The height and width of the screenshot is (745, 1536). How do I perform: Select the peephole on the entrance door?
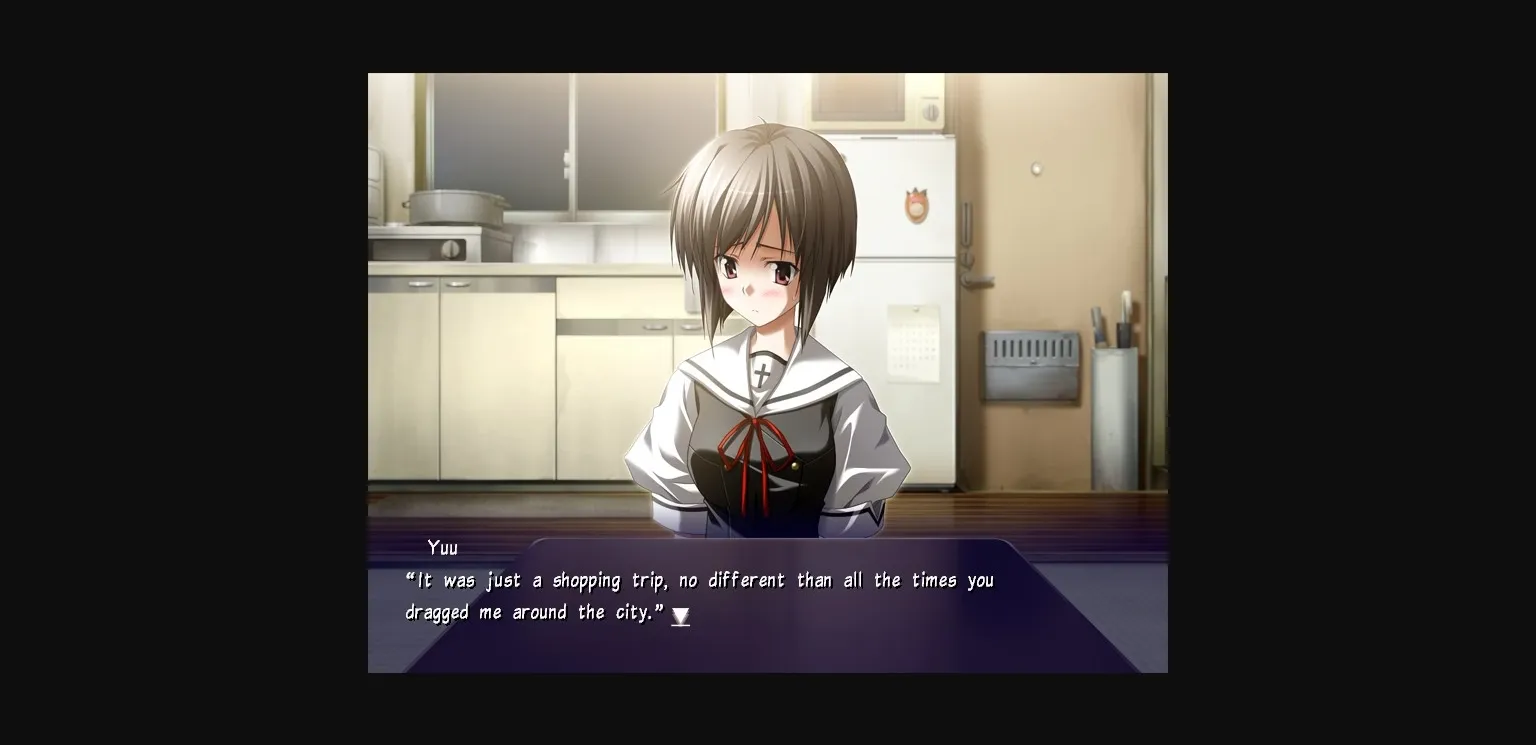(1036, 169)
